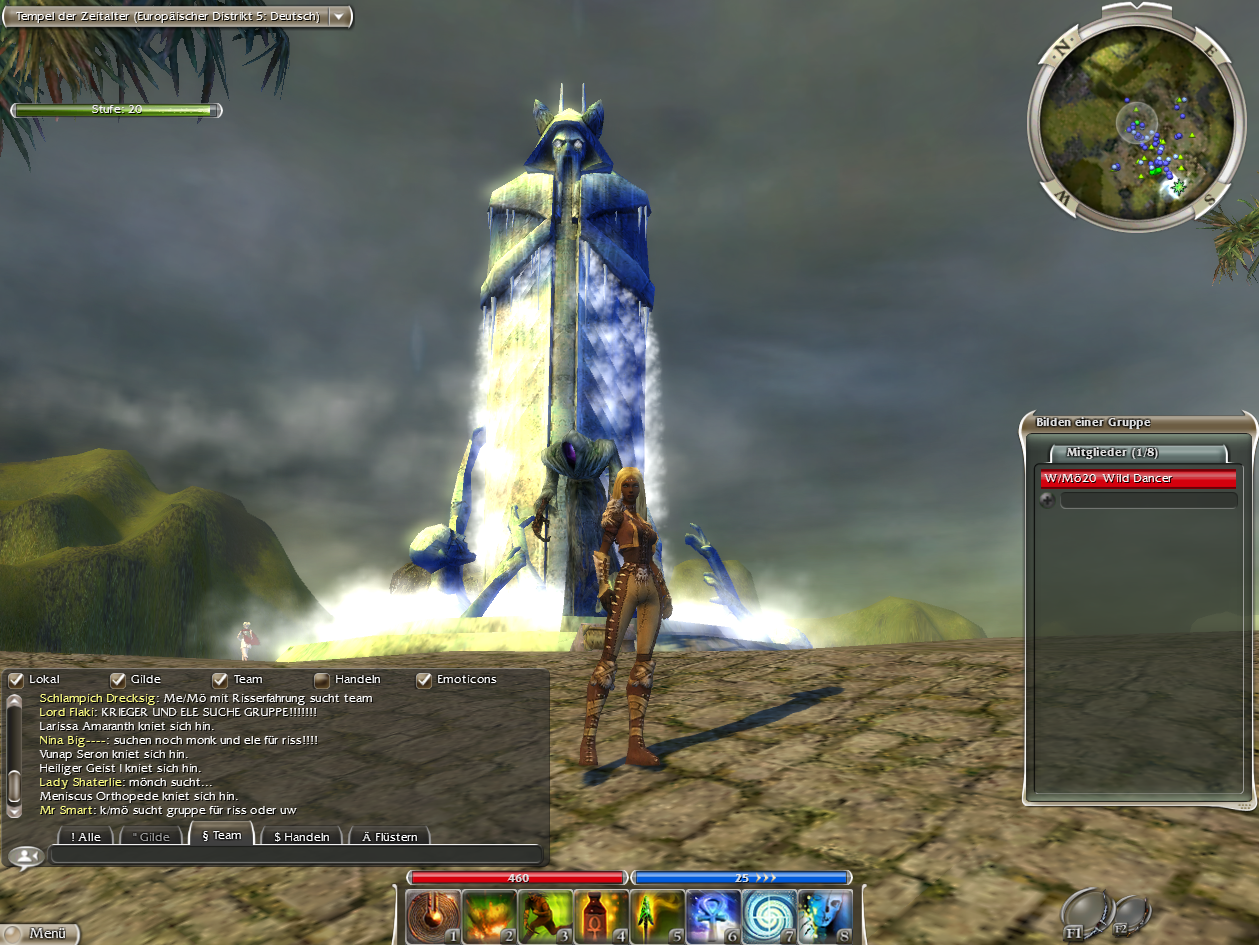Click the empty invite name field in group panel

coord(1148,500)
